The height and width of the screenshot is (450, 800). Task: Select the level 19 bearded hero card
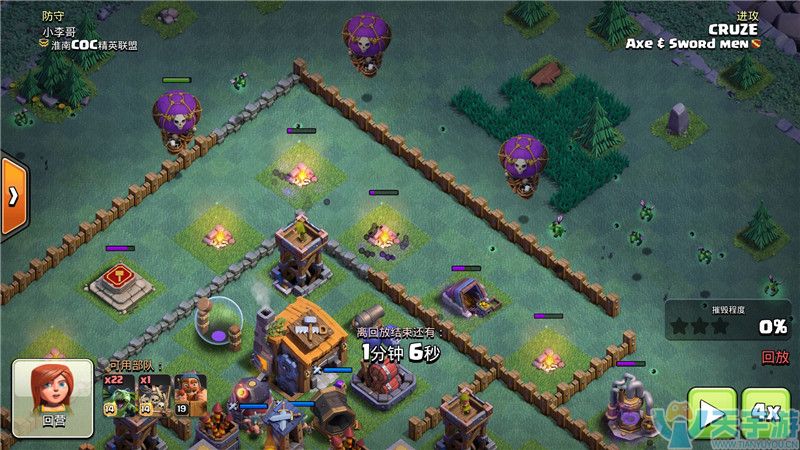(x=190, y=396)
